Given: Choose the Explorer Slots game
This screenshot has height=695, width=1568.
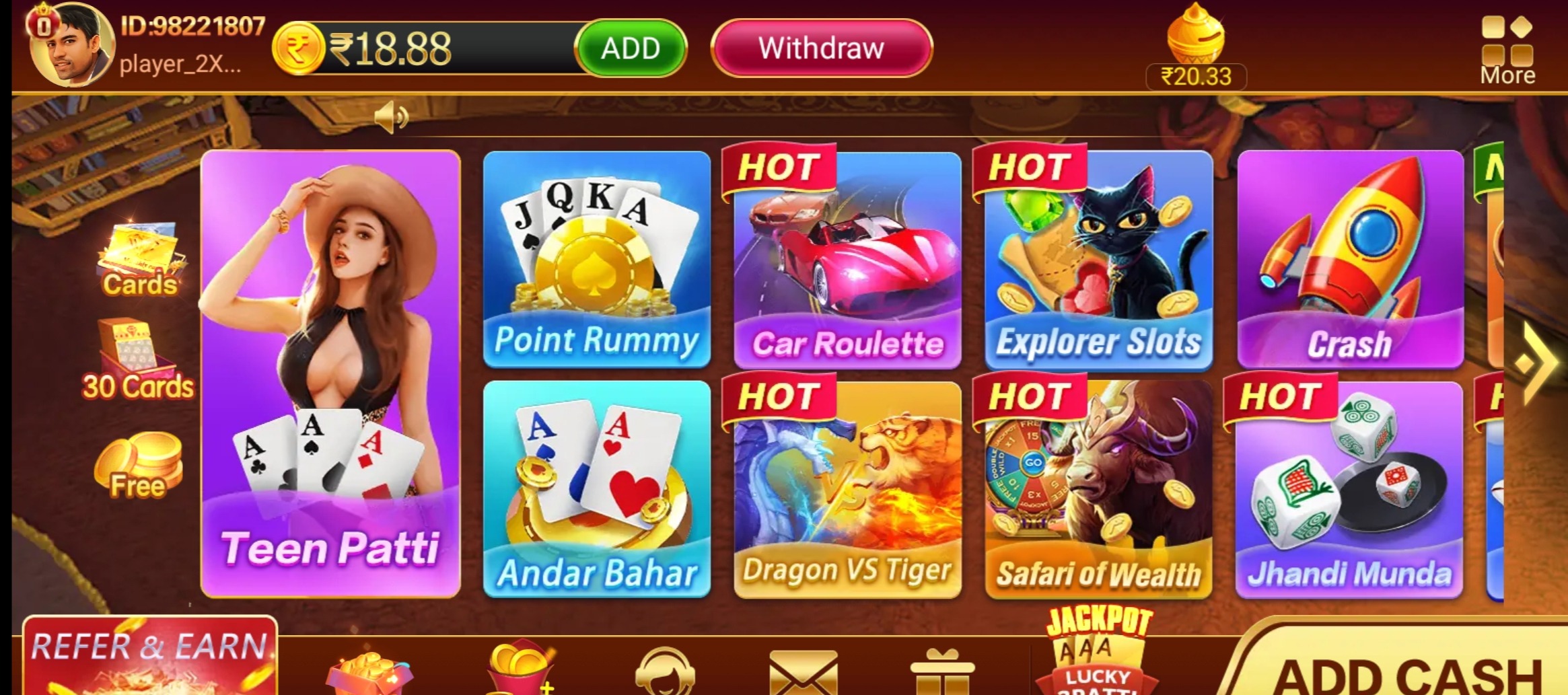Looking at the screenshot, I should tap(1098, 259).
